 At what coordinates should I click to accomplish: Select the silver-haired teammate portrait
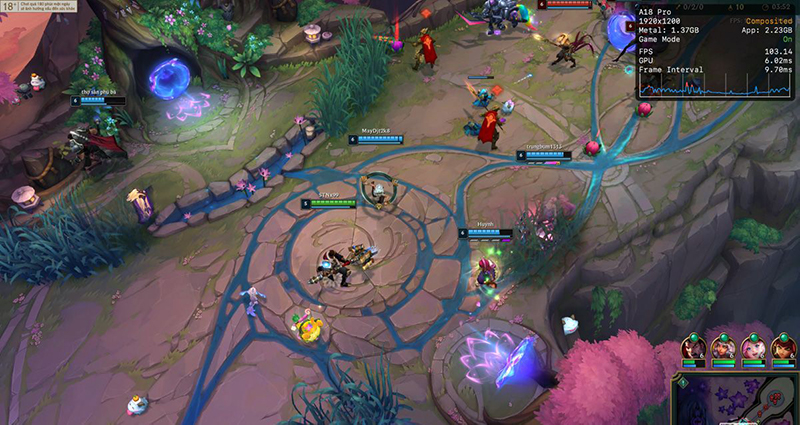pos(723,348)
